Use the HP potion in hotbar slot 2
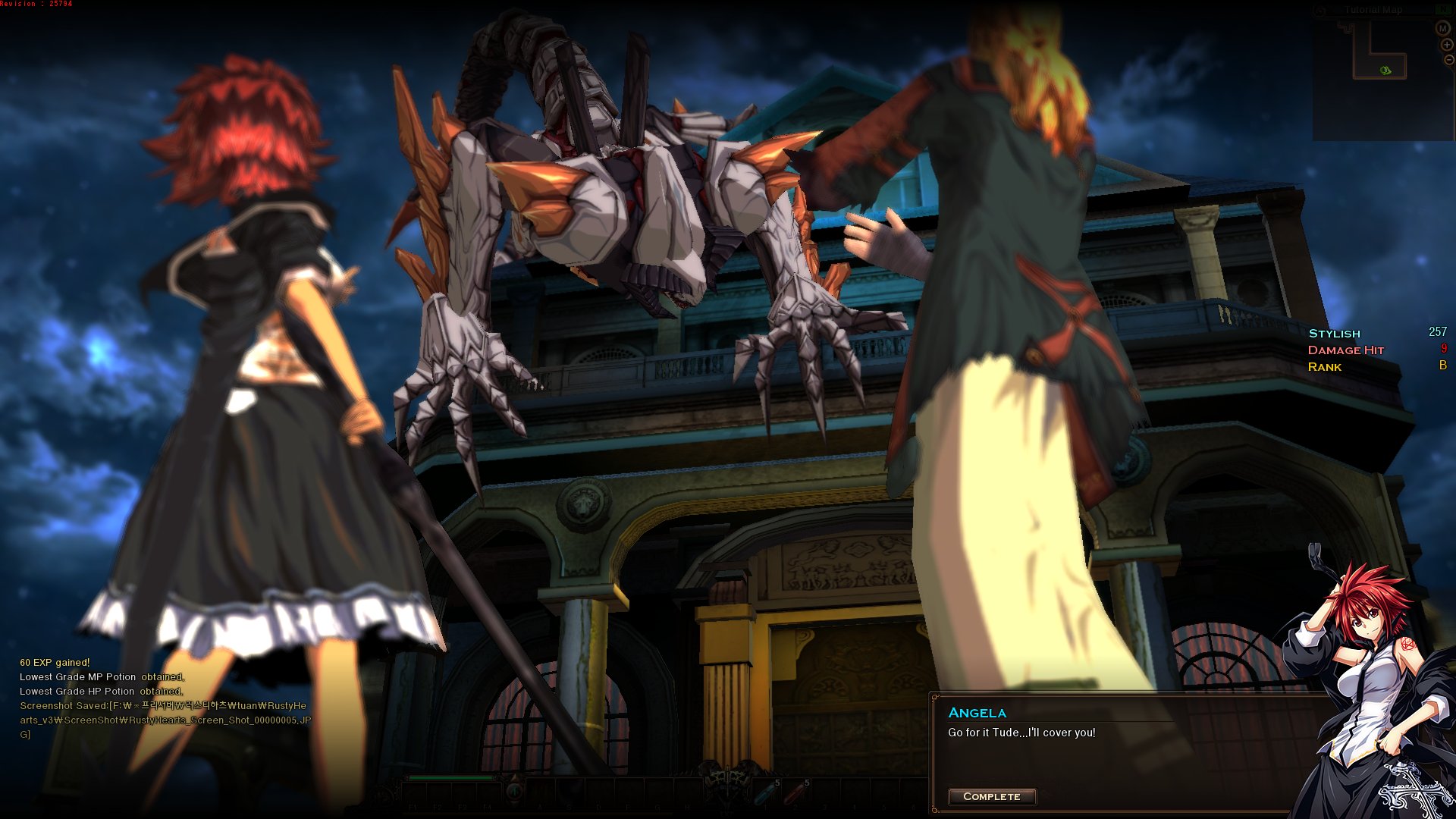This screenshot has height=819, width=1456. [796, 792]
